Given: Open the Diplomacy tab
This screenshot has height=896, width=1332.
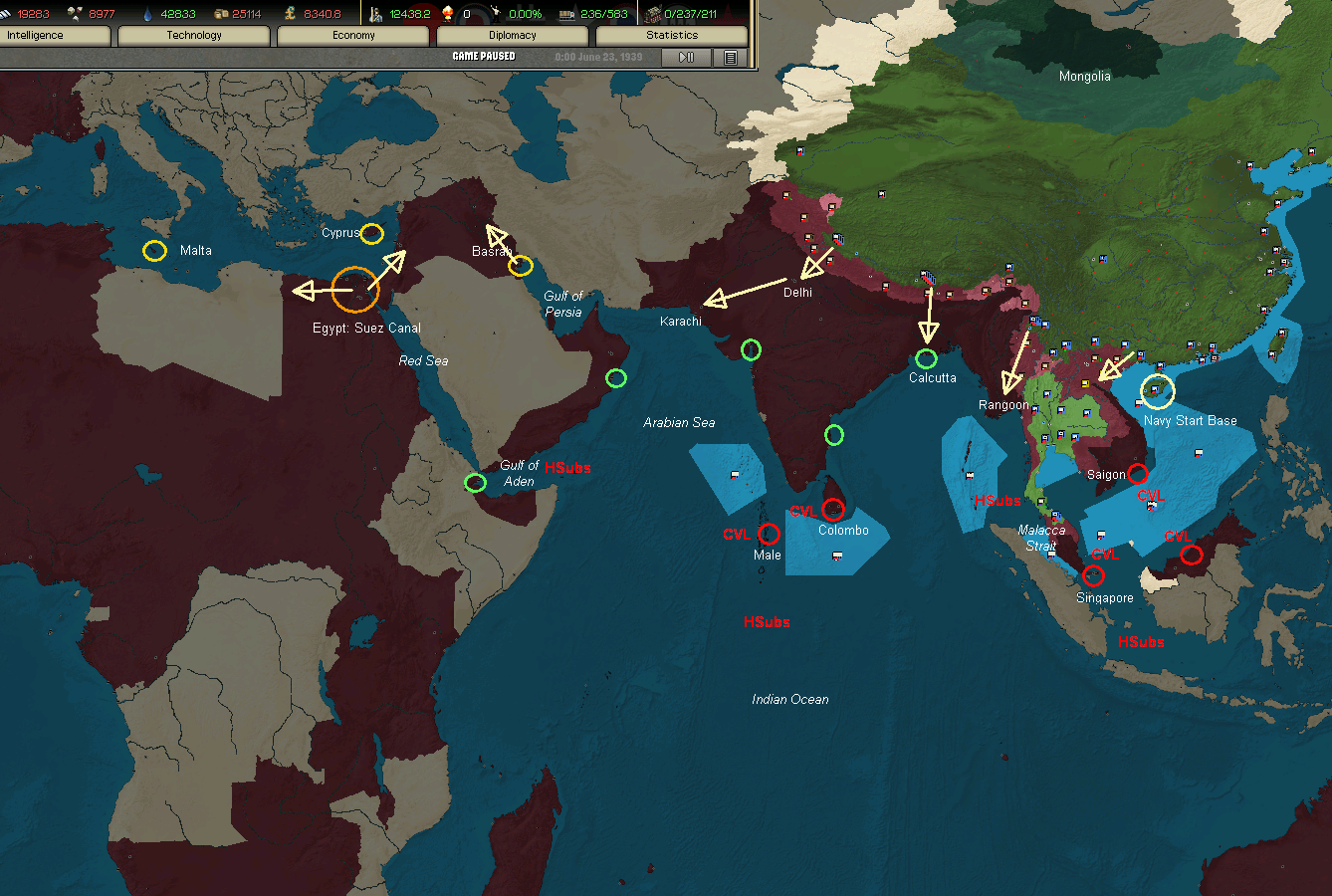Looking at the screenshot, I should point(511,35).
